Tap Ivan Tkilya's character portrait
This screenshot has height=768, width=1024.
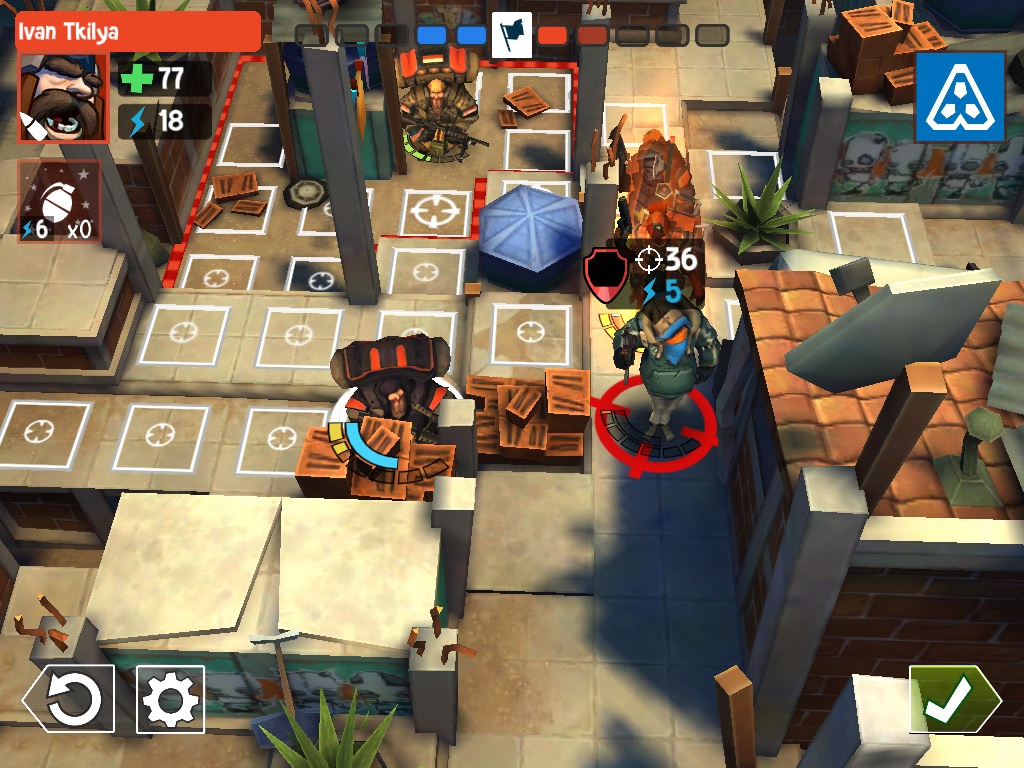(x=61, y=97)
